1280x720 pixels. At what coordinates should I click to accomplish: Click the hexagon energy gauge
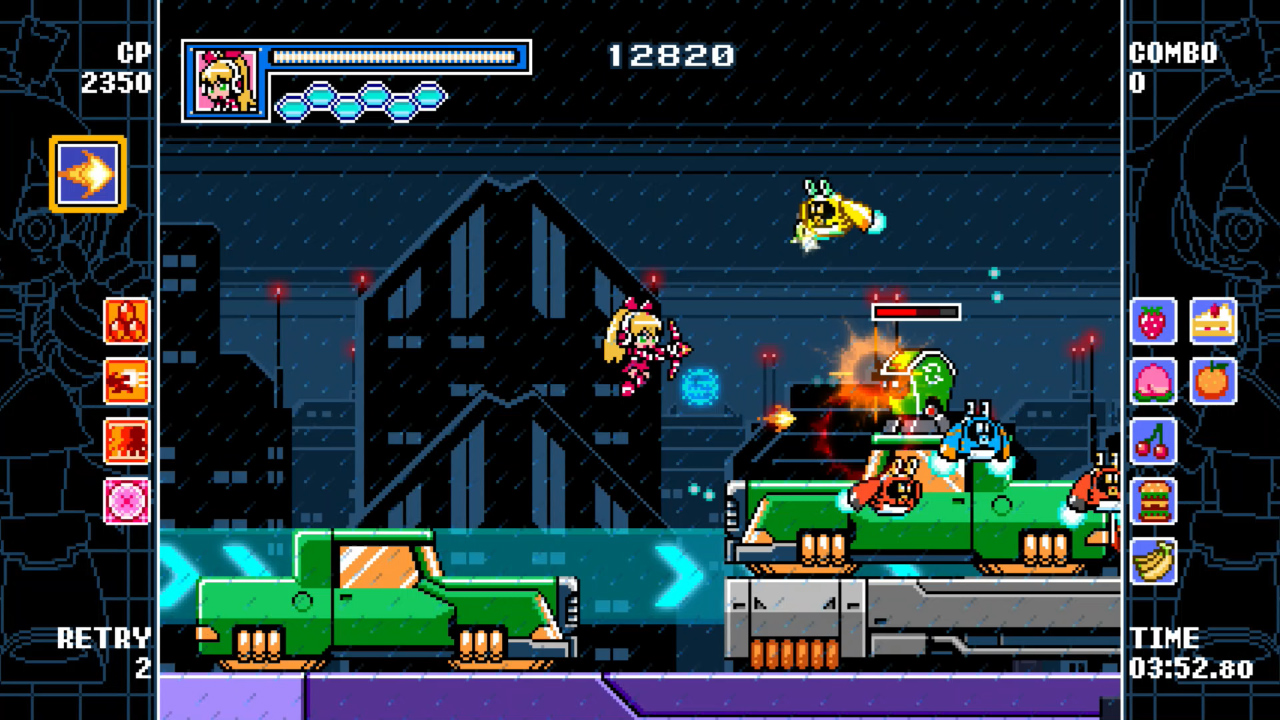pyautogui.click(x=362, y=100)
